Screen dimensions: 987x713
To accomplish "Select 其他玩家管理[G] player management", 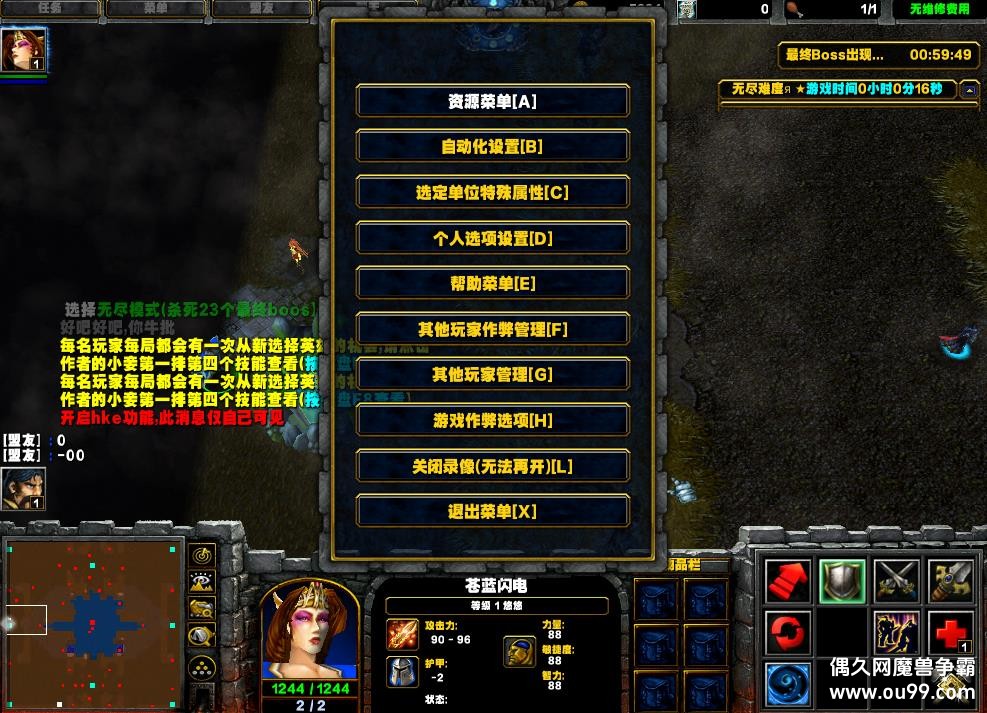I will click(492, 375).
